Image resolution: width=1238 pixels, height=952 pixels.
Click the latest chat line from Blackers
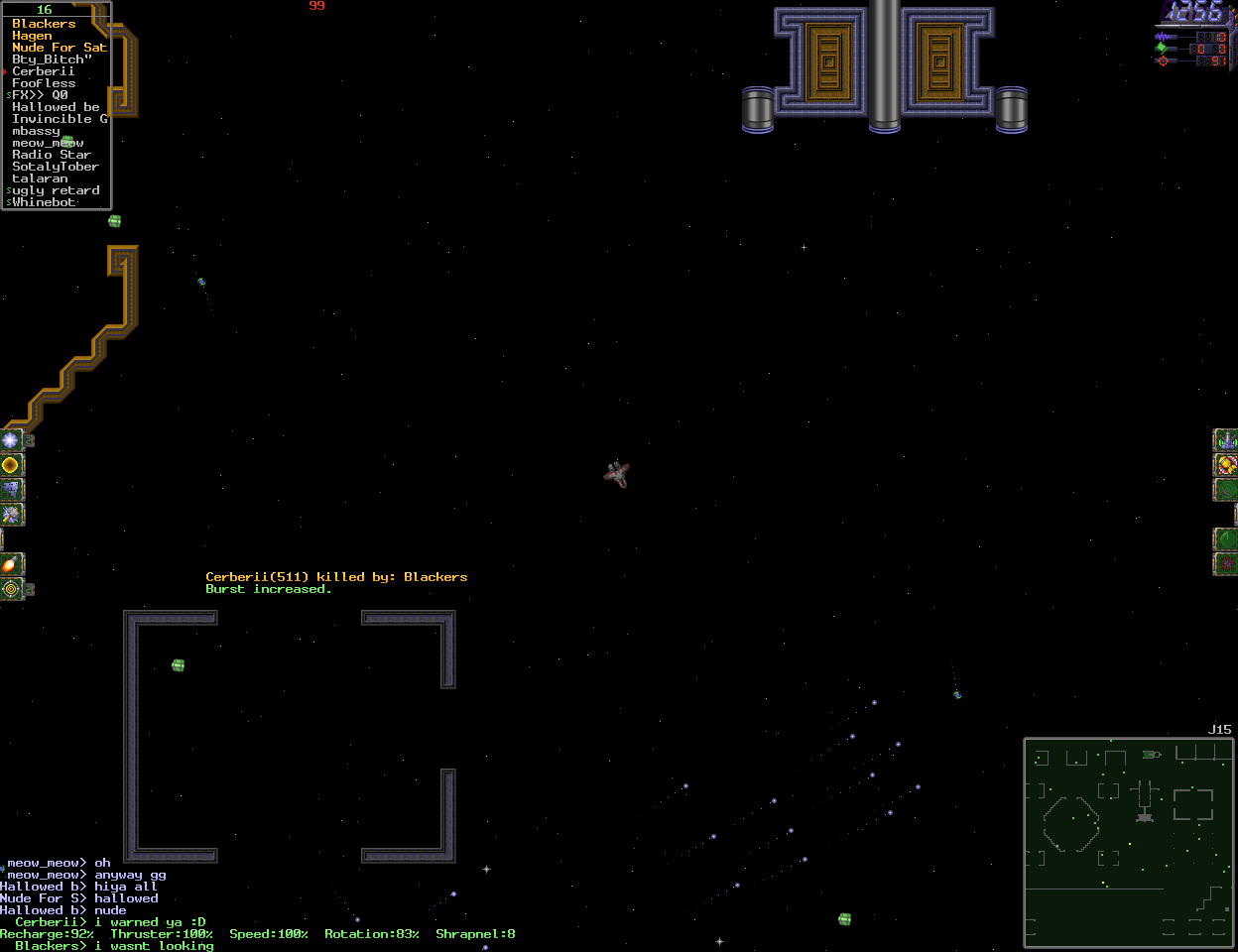pyautogui.click(x=114, y=946)
